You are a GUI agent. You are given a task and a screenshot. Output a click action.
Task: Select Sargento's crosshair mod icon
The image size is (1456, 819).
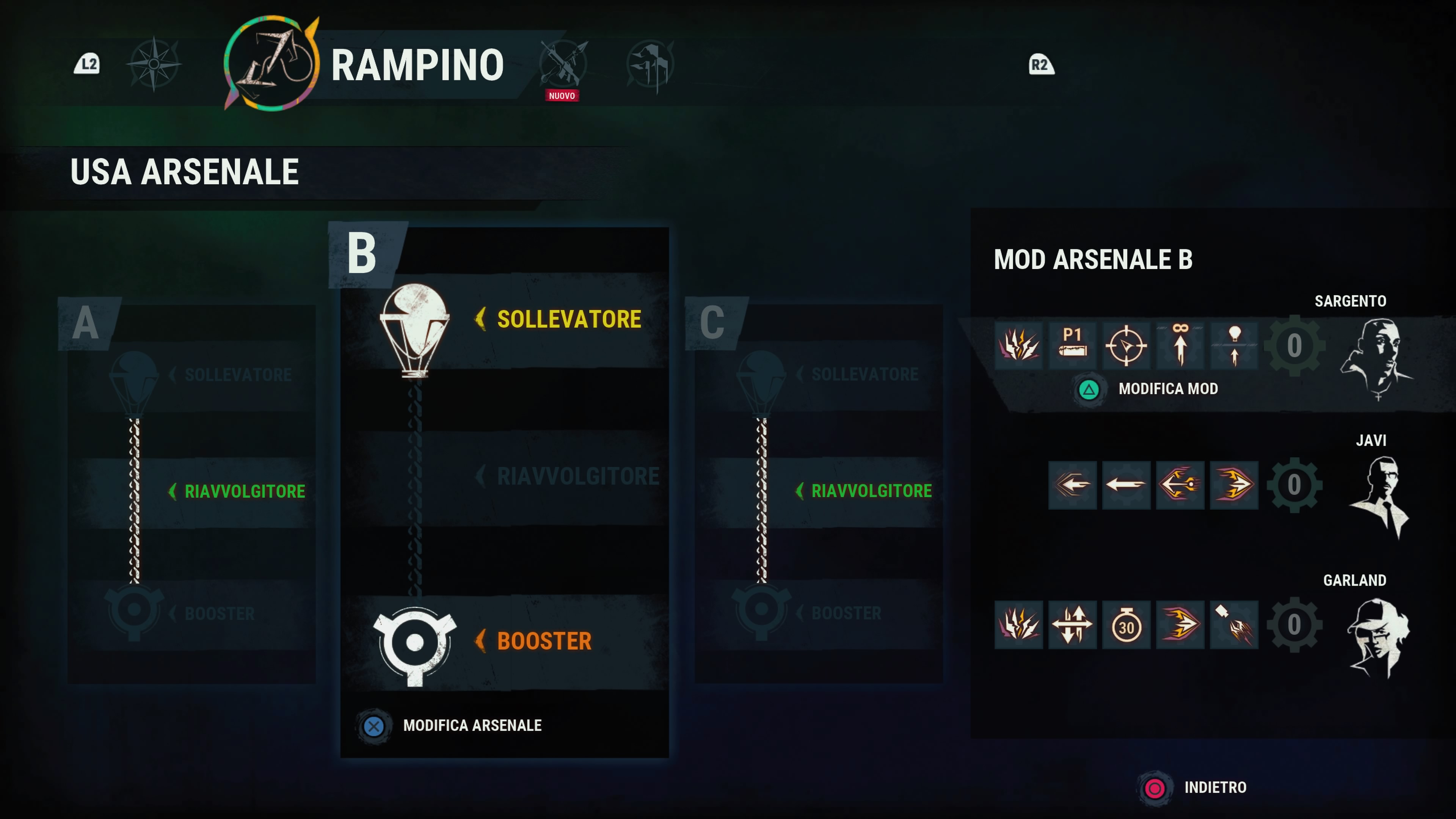(x=1126, y=345)
